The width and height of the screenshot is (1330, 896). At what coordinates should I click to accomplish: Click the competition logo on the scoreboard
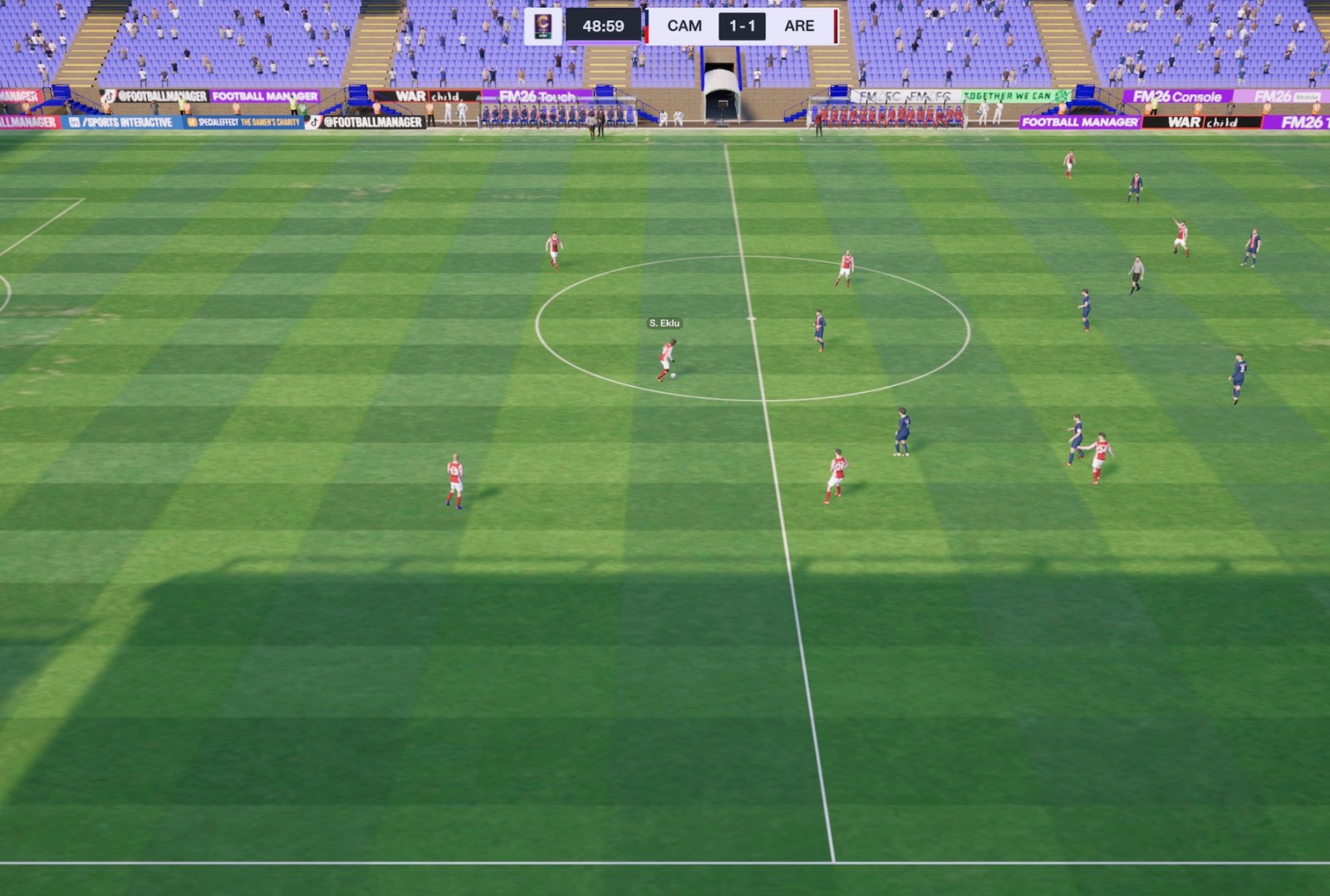click(543, 26)
